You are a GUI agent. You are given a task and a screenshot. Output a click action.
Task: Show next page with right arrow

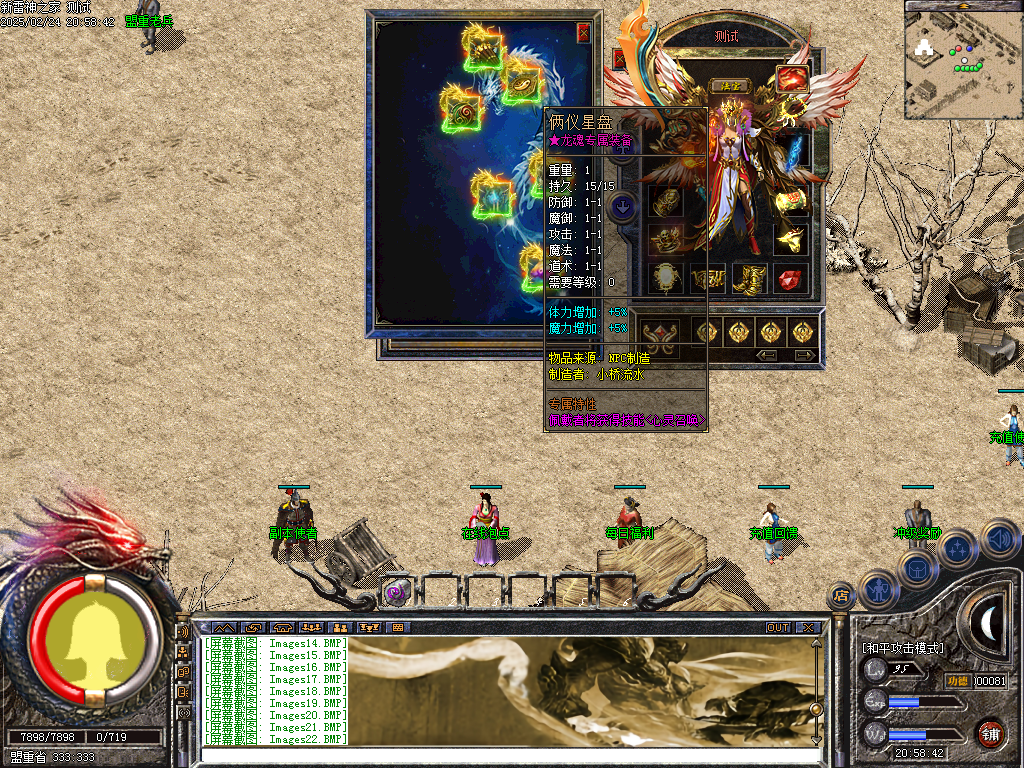(x=804, y=355)
